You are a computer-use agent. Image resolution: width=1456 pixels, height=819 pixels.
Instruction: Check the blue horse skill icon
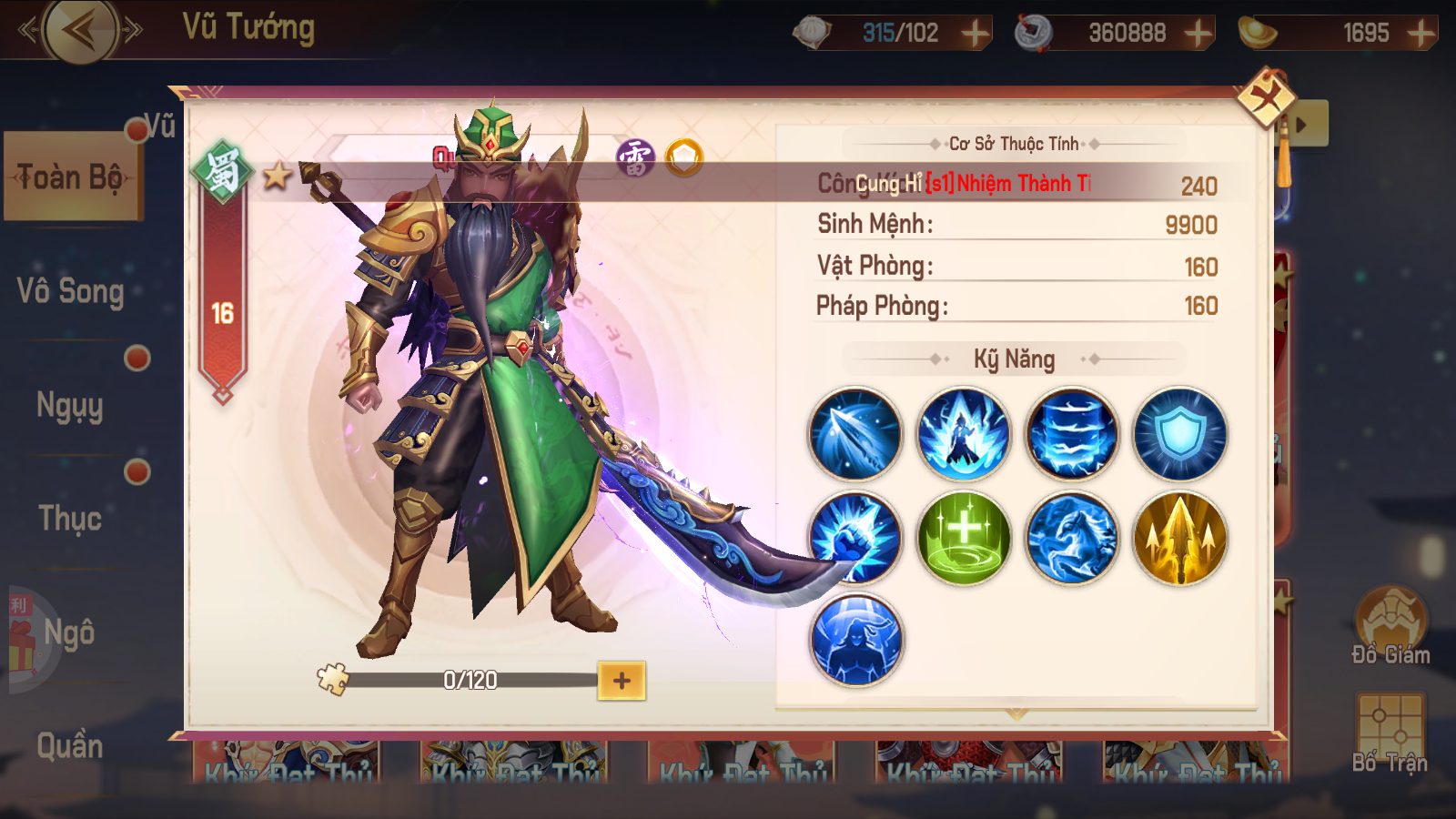(1072, 539)
